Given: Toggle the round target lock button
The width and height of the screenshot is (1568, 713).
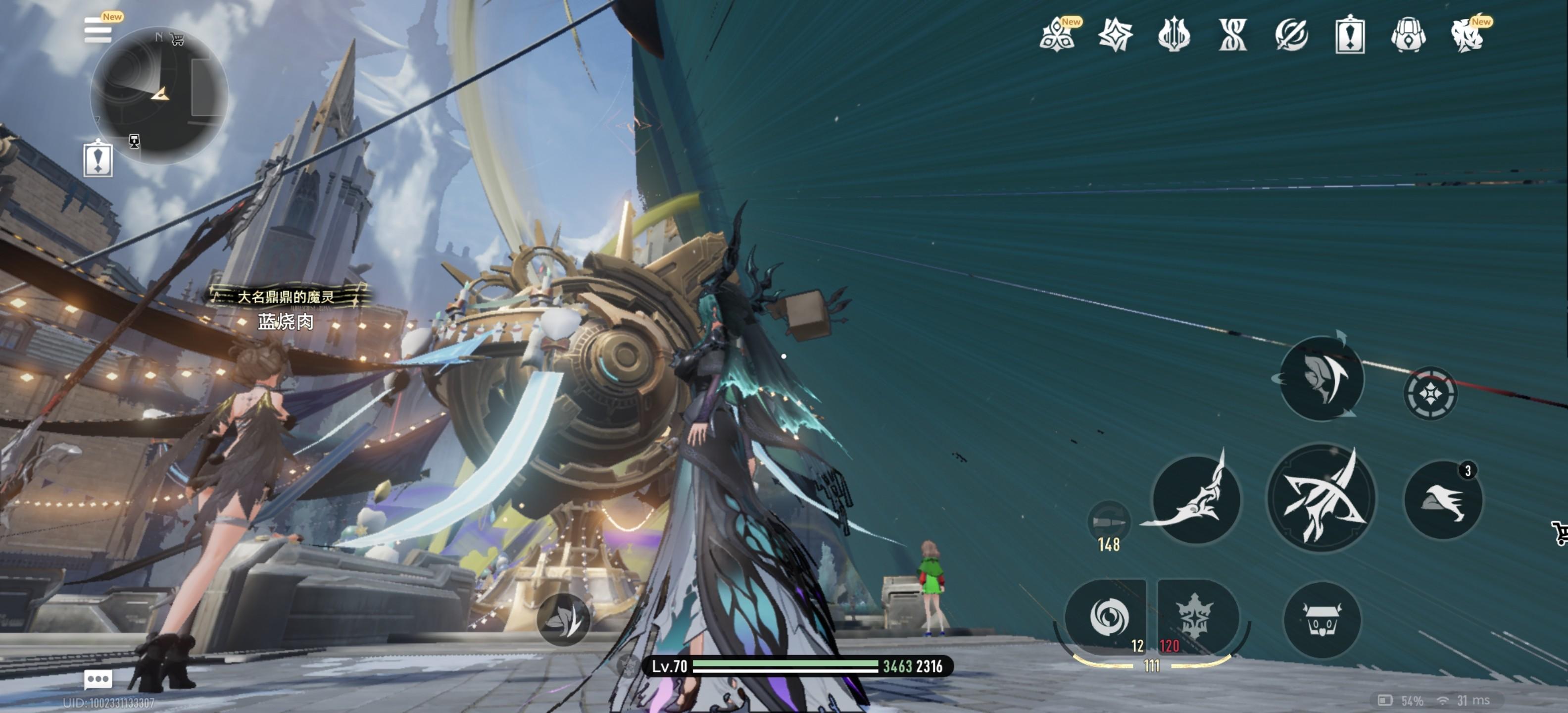Looking at the screenshot, I should tap(1430, 393).
